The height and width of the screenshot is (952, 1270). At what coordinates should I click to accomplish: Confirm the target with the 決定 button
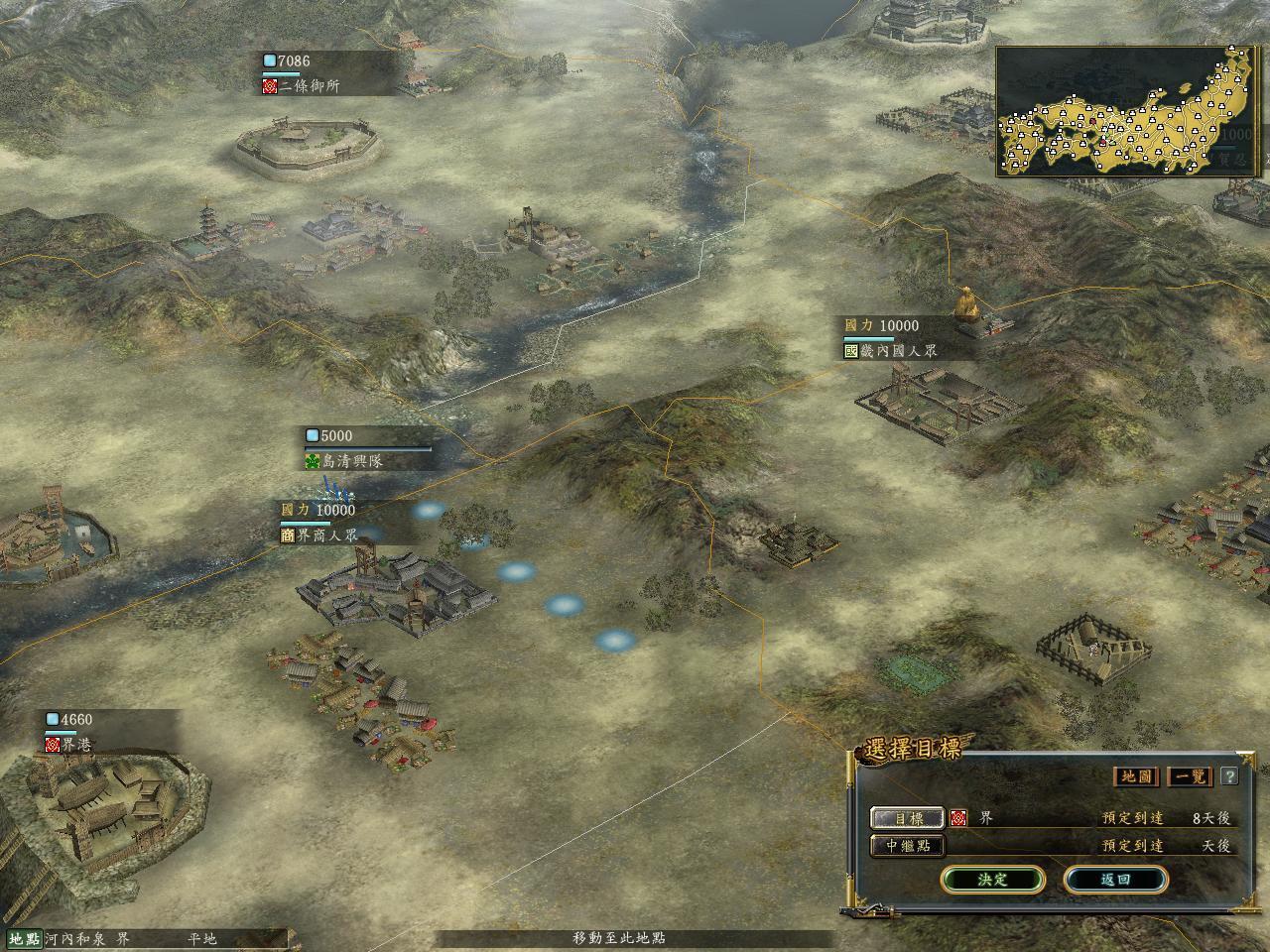[x=992, y=880]
